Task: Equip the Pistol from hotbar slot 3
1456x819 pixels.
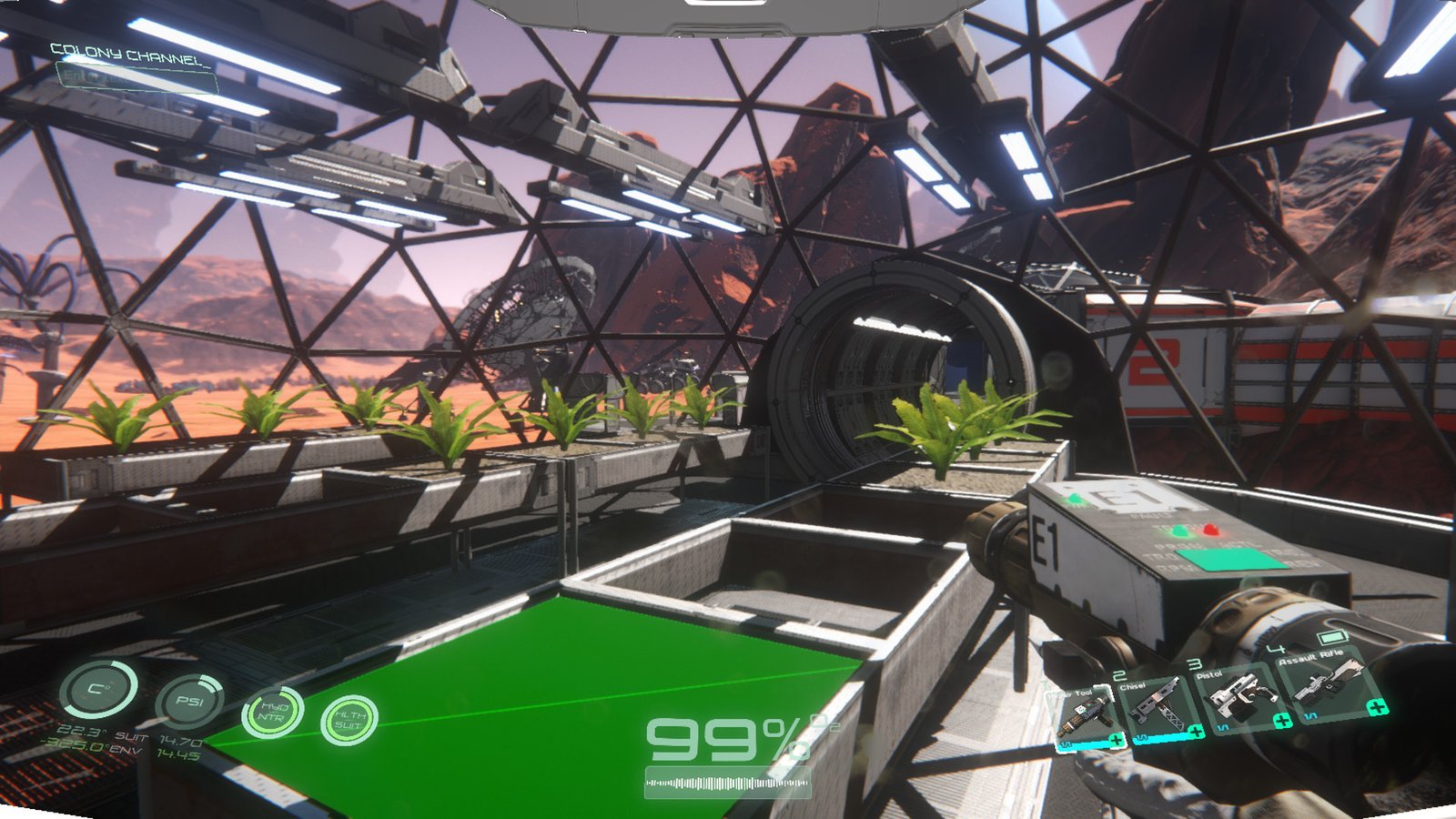Action: (x=1240, y=697)
